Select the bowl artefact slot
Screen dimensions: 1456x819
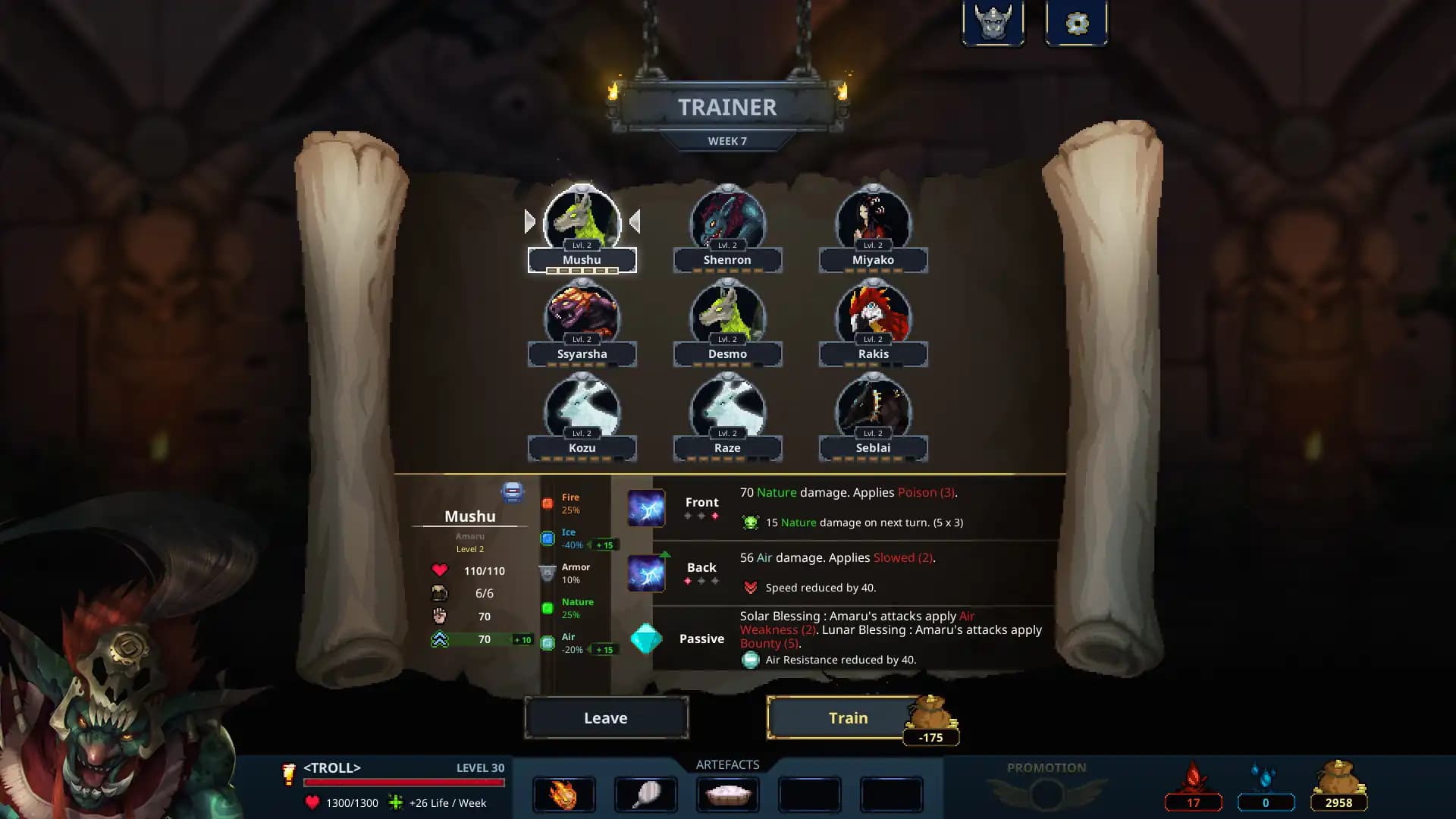coord(727,795)
